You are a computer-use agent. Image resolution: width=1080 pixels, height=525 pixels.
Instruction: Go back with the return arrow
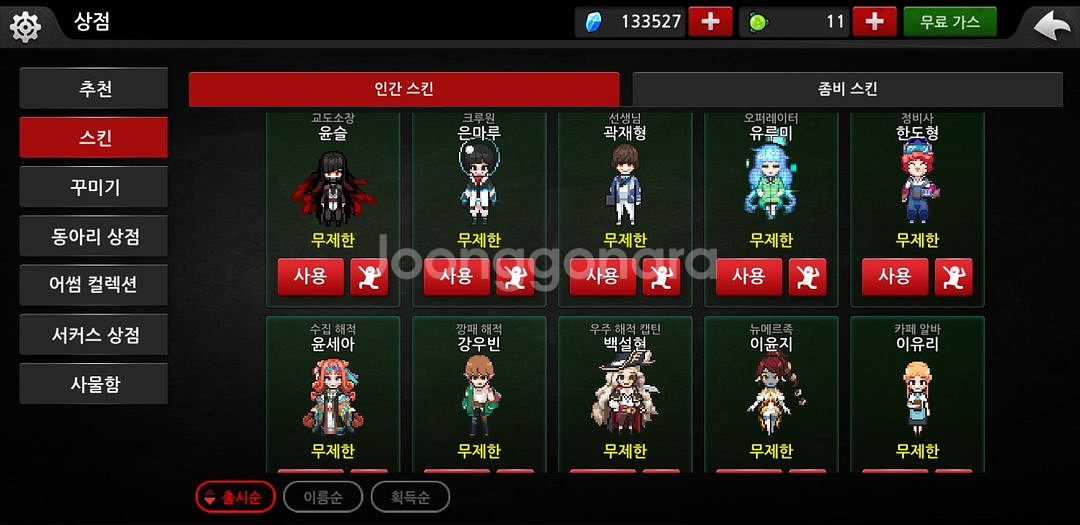coord(1050,24)
